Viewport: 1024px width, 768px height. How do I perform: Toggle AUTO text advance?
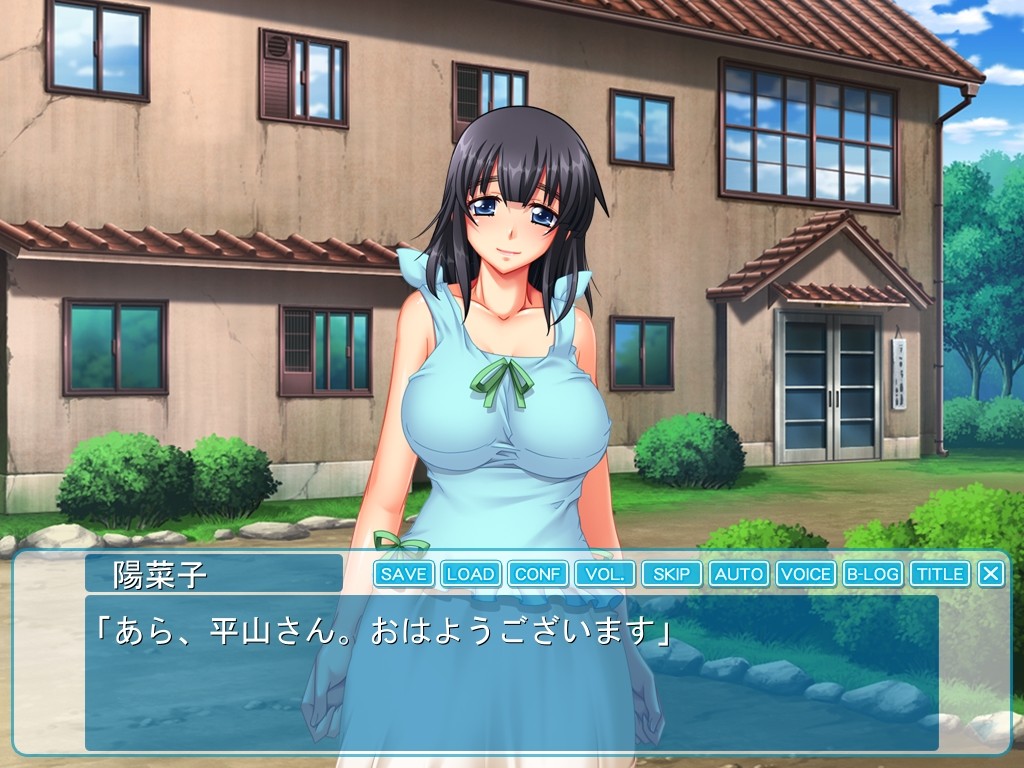pyautogui.click(x=739, y=574)
